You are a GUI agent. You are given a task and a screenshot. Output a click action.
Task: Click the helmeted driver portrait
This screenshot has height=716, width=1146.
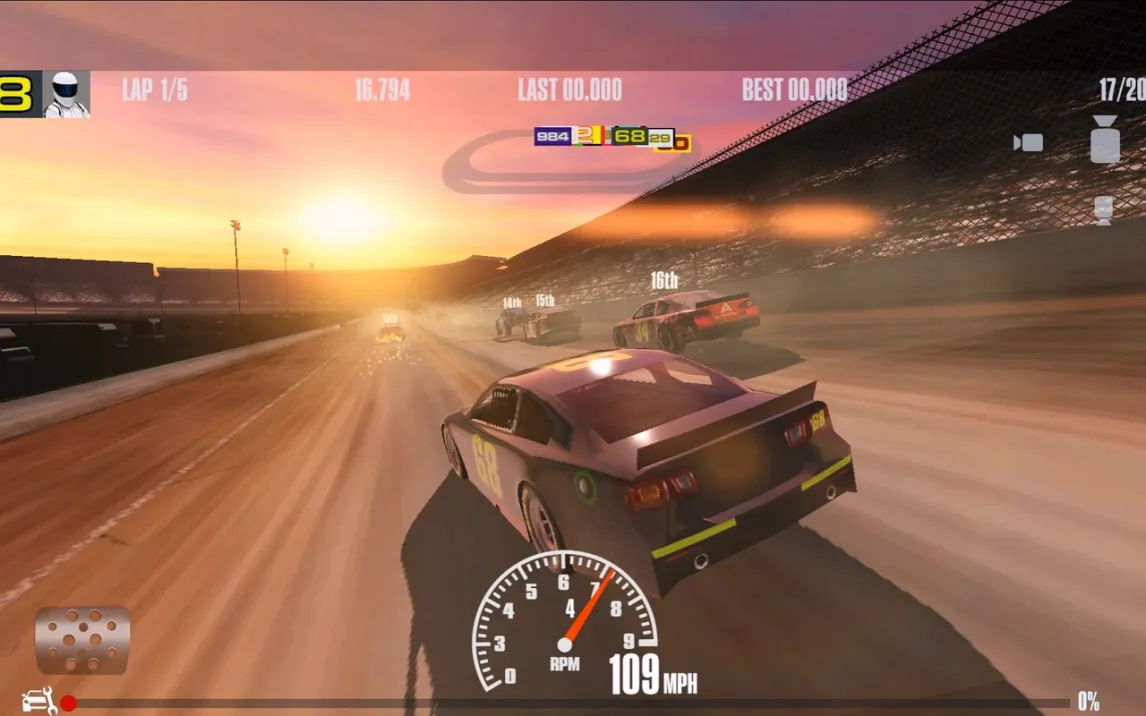click(67, 94)
